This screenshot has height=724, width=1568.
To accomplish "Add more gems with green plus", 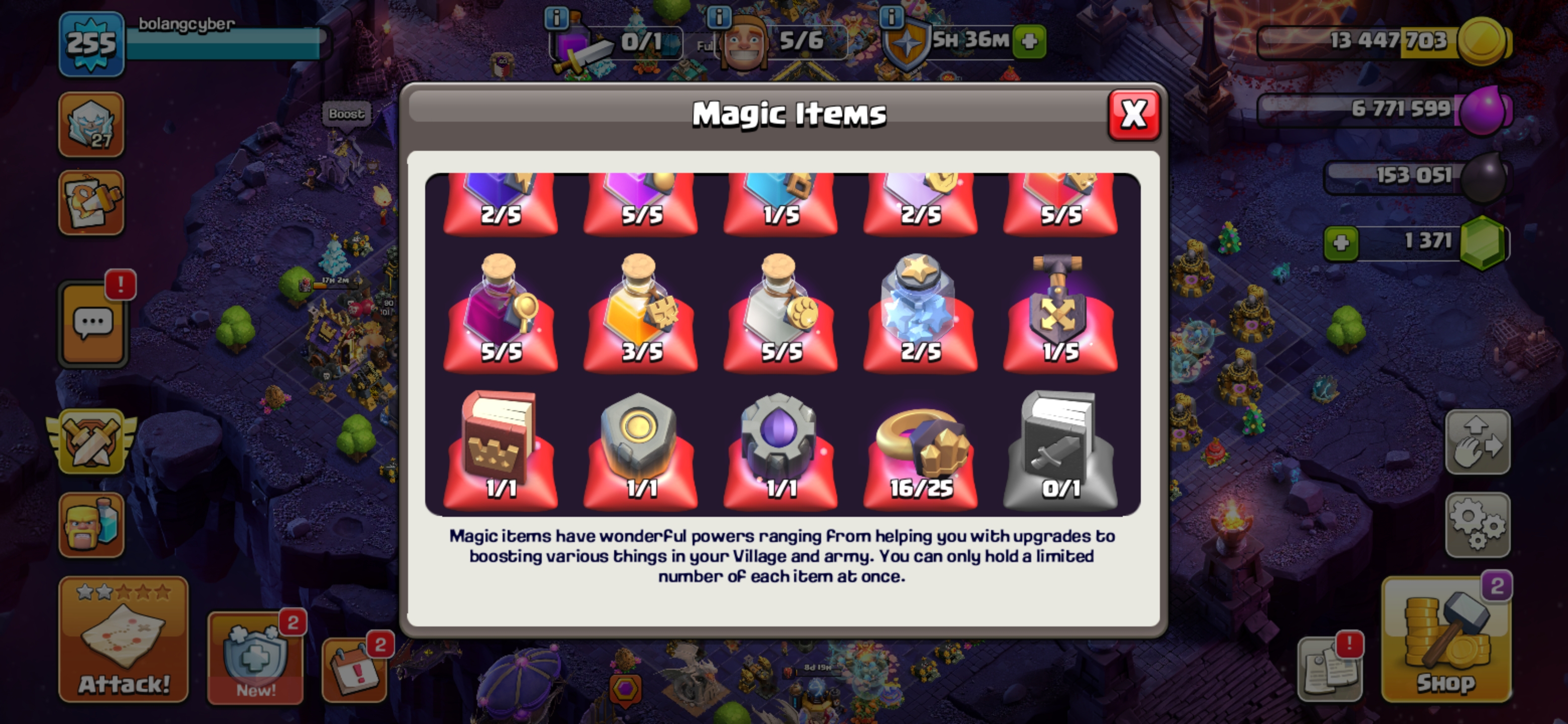I will 1341,243.
